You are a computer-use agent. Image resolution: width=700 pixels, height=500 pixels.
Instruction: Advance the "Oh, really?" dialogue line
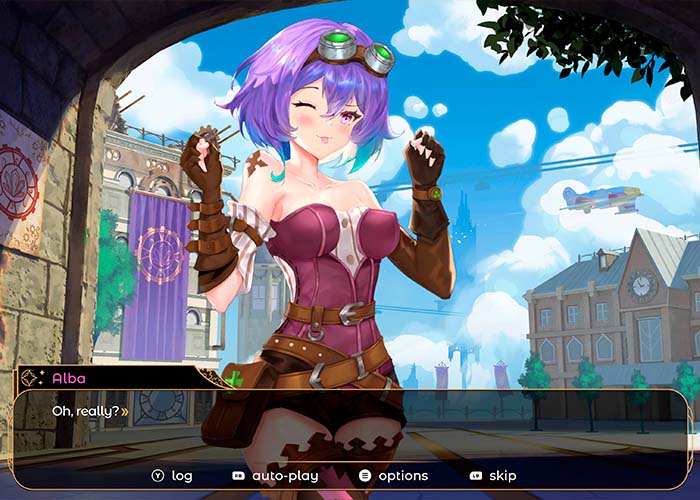[x=125, y=411]
